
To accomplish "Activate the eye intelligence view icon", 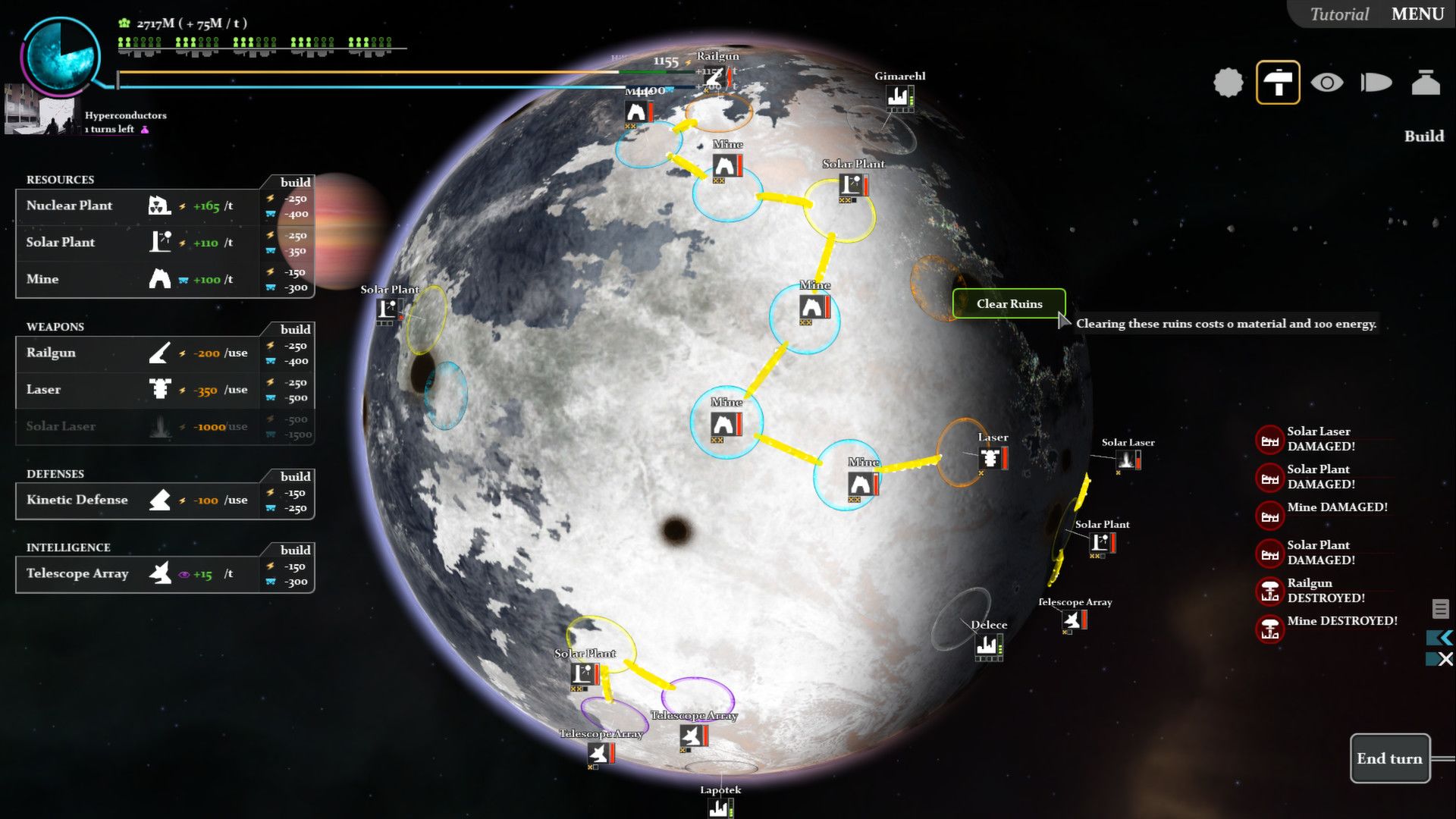I will pyautogui.click(x=1326, y=82).
